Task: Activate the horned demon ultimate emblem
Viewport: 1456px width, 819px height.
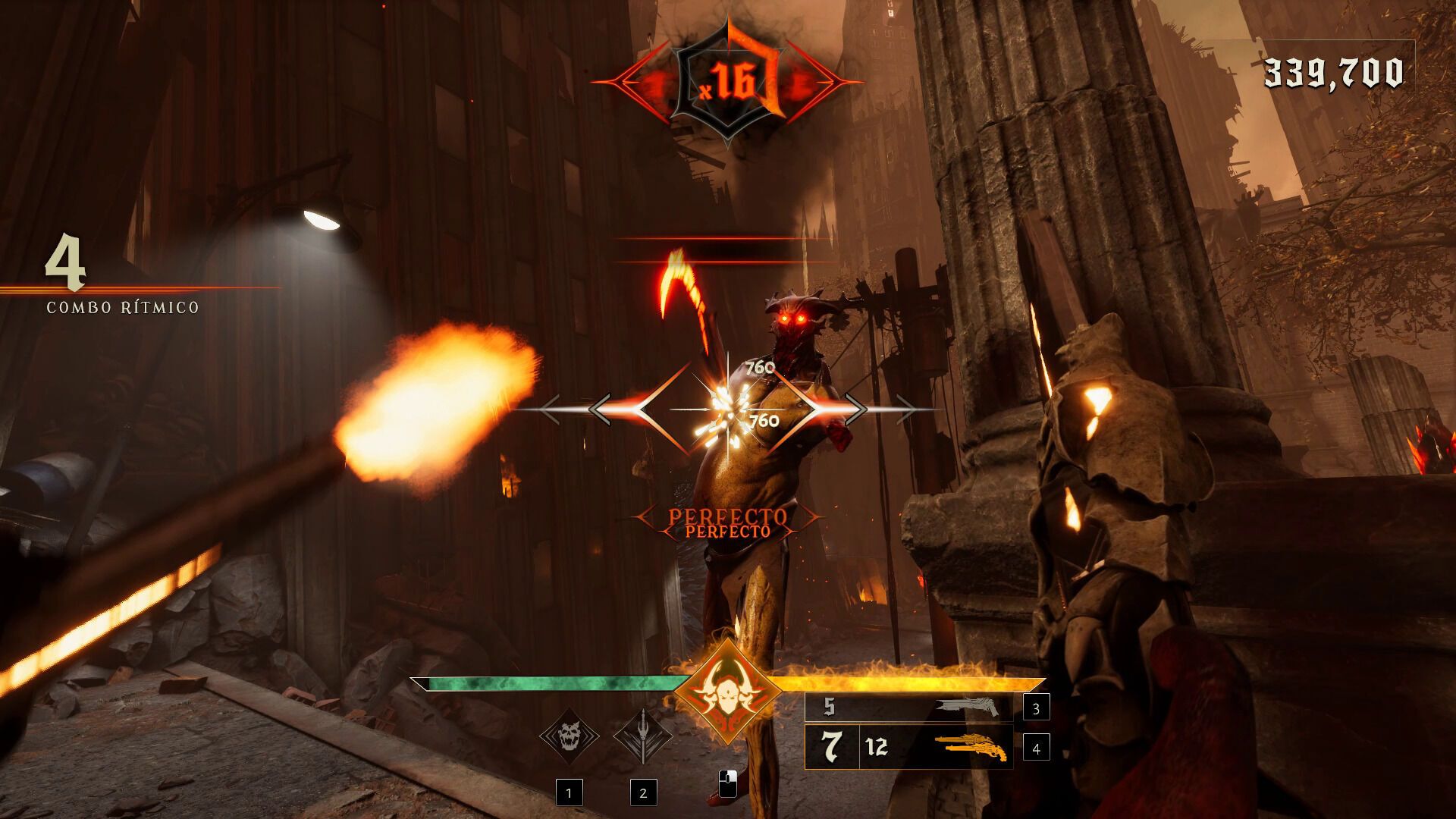Action: click(x=726, y=692)
